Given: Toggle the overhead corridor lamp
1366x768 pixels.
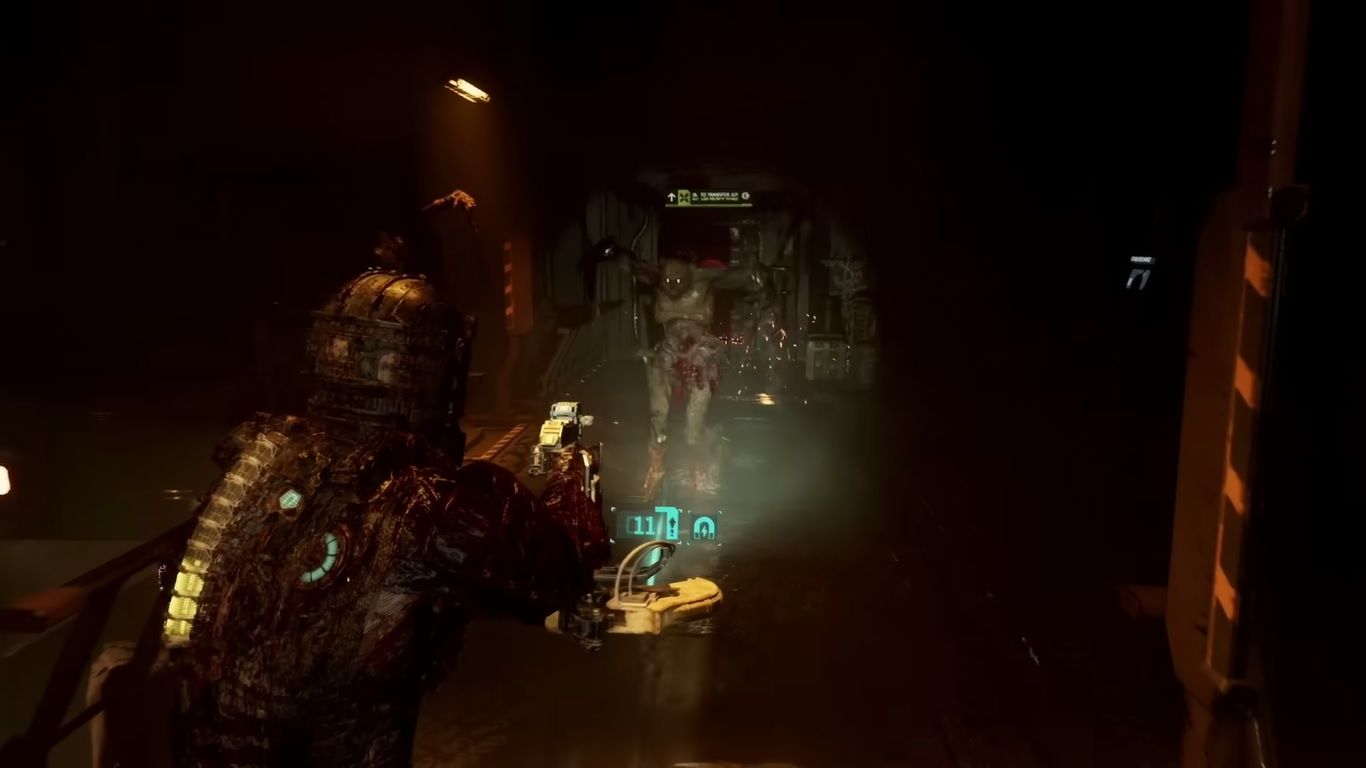Looking at the screenshot, I should click(466, 88).
